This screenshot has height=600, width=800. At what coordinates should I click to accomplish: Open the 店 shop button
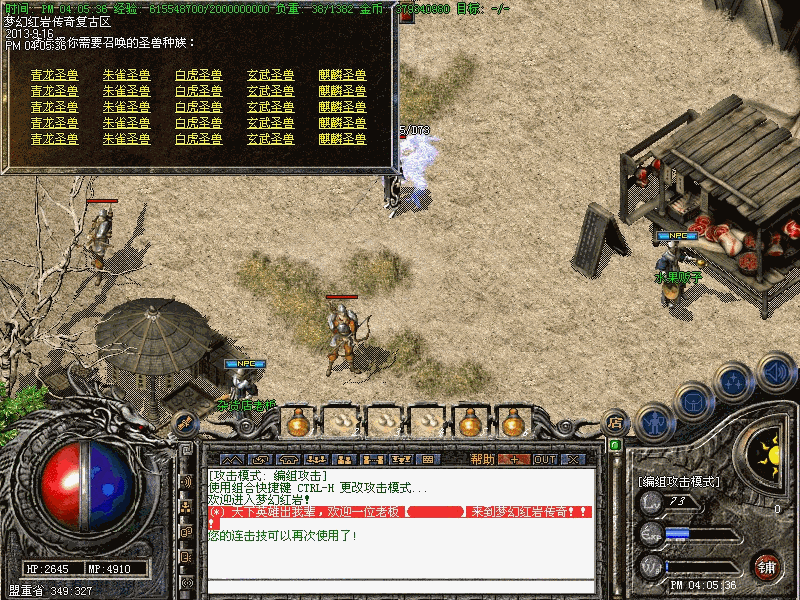point(615,424)
